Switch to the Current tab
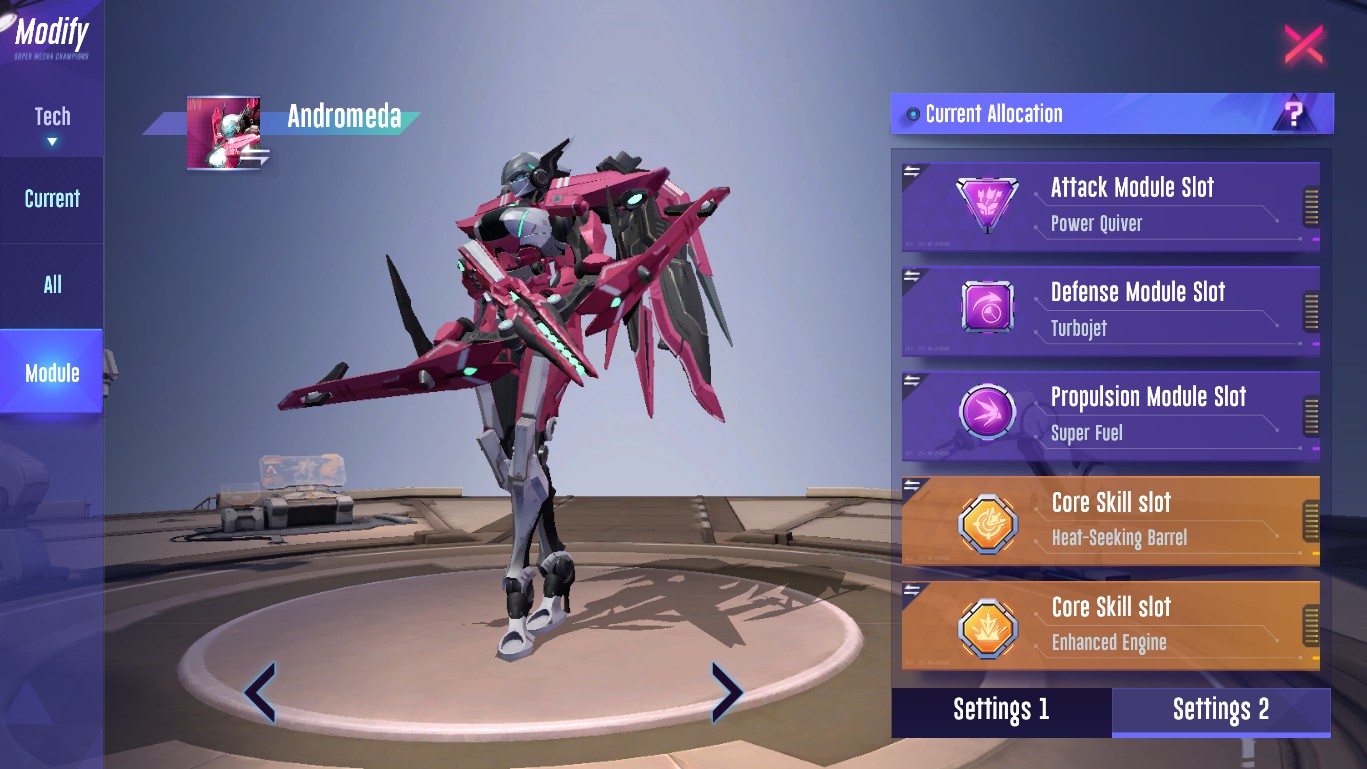Screen dimensions: 1367x769 [52, 199]
